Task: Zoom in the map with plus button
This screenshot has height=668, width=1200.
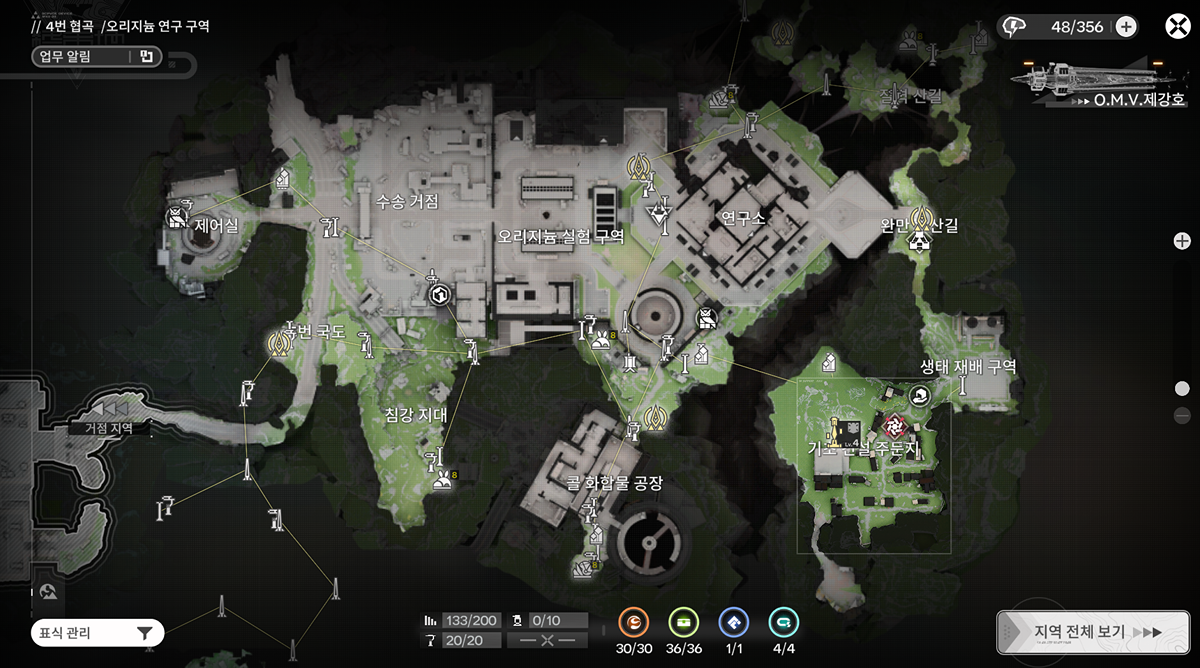Action: click(x=1182, y=241)
